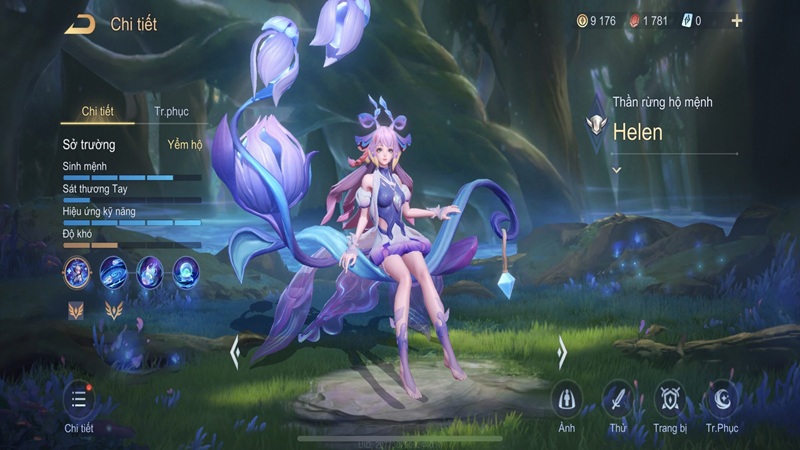Image resolution: width=800 pixels, height=450 pixels.
Task: Open the Chi tiết list menu button
Action: click(79, 401)
